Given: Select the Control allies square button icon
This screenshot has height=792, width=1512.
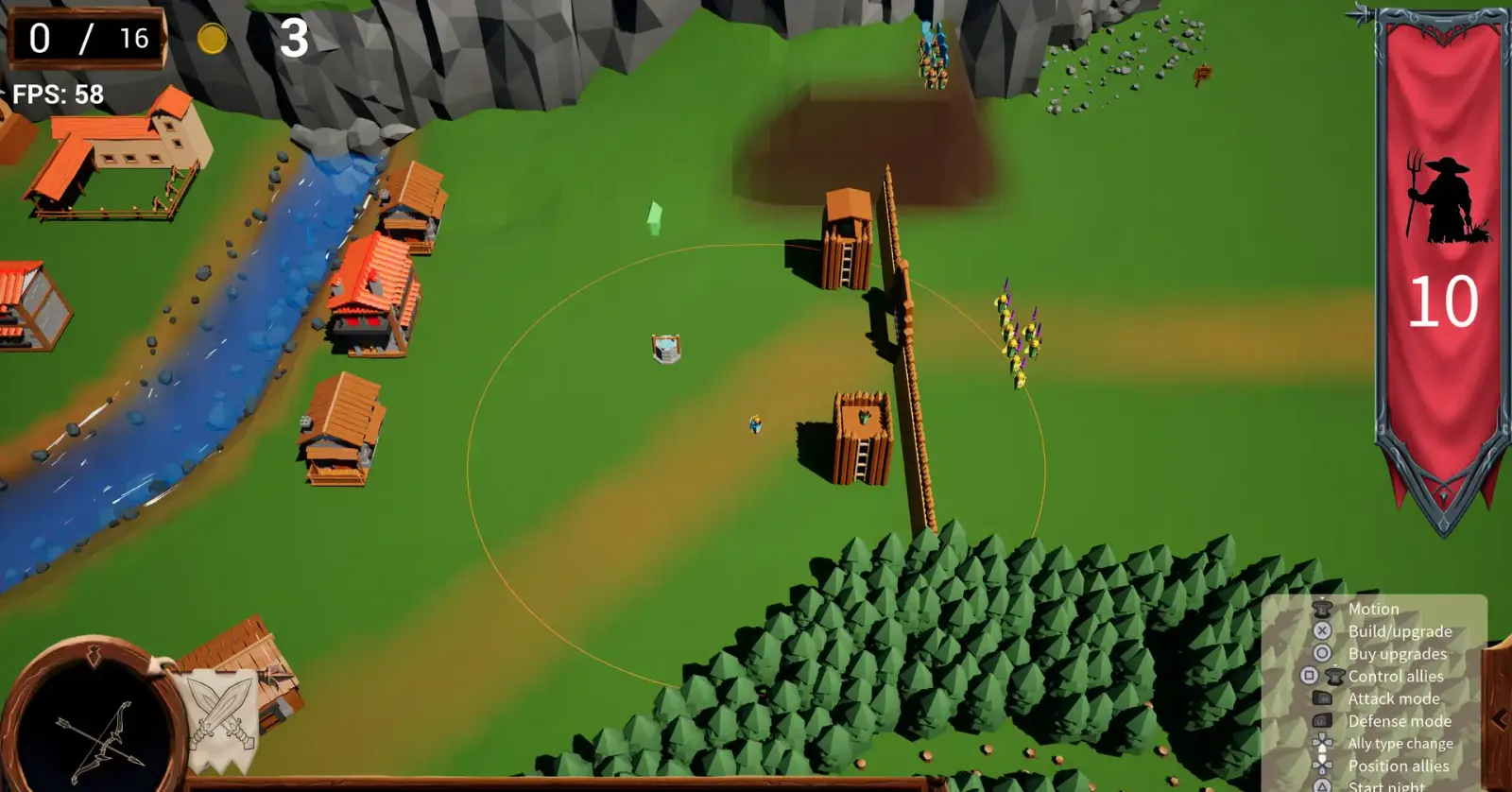Looking at the screenshot, I should 1309,676.
